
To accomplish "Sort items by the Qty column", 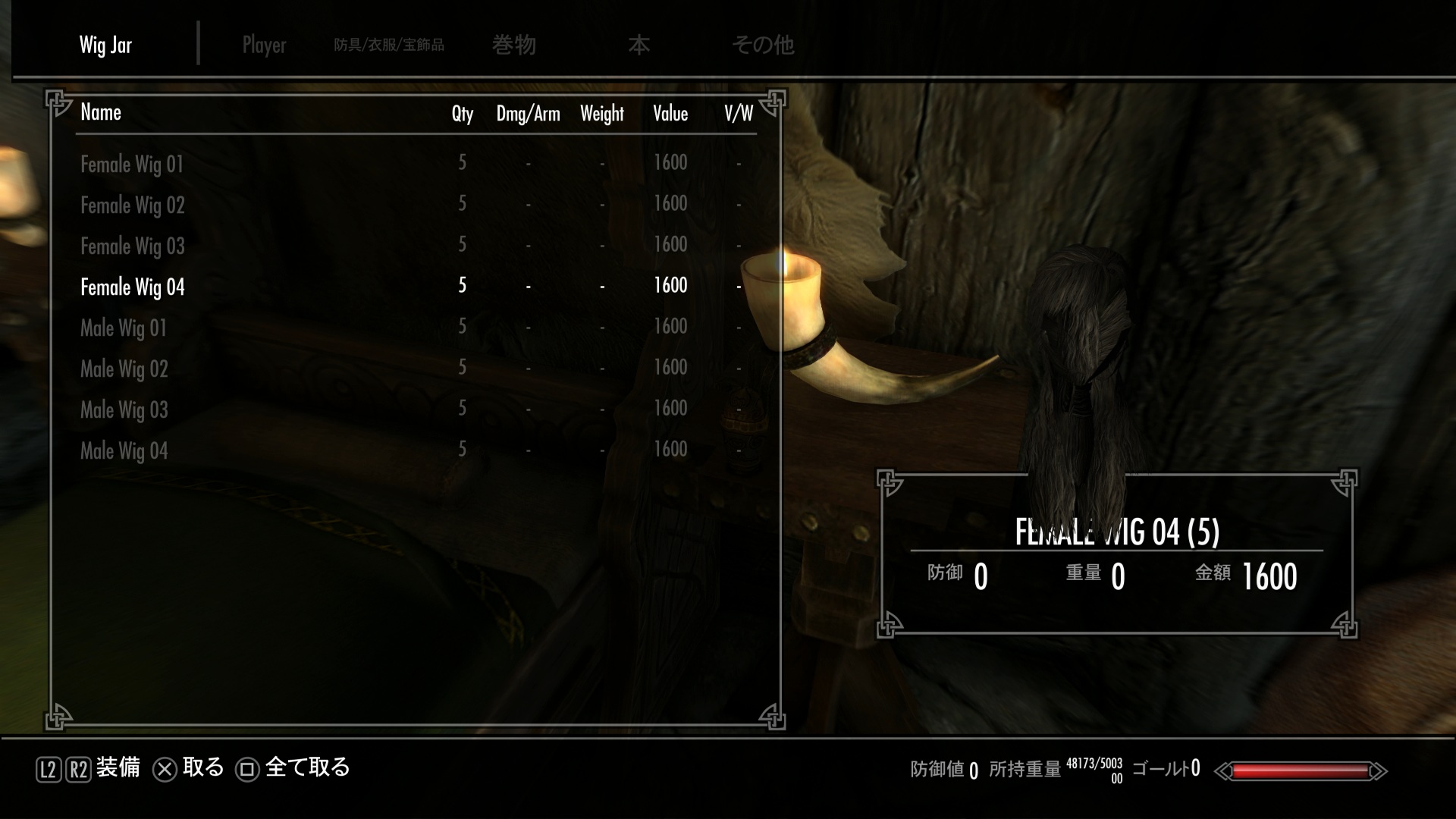I will pyautogui.click(x=462, y=114).
